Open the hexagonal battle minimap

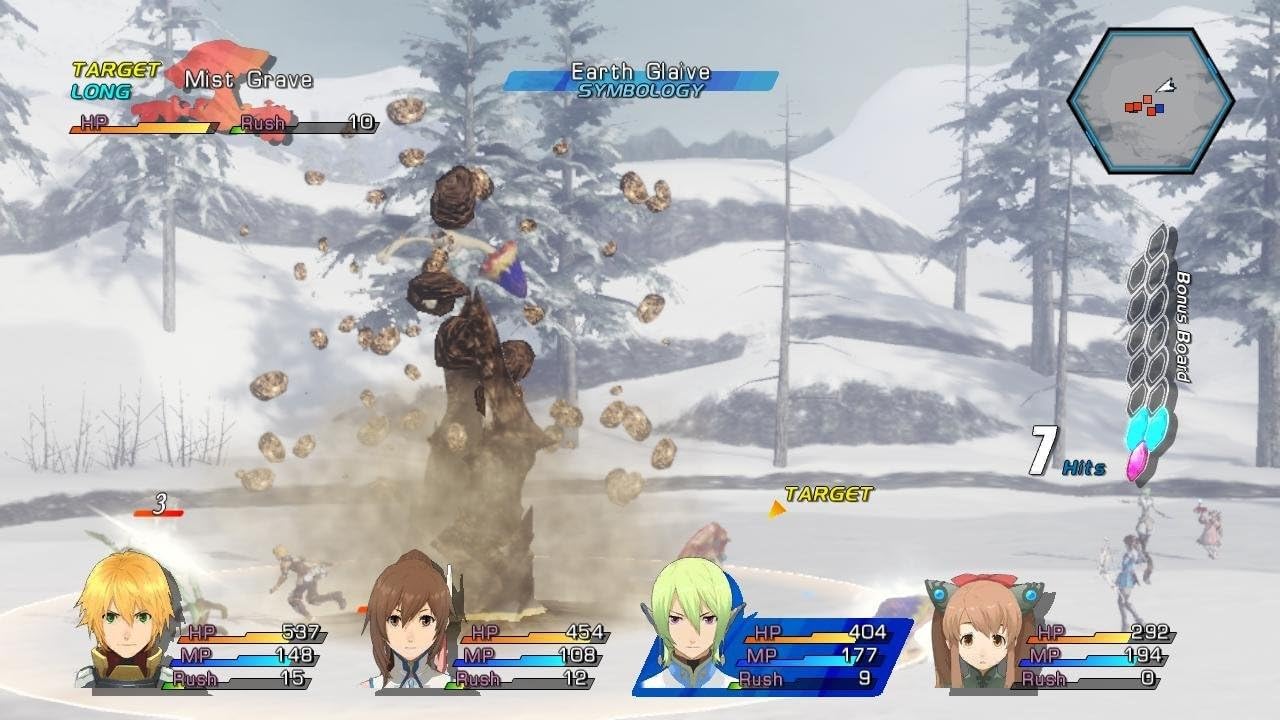click(x=1150, y=101)
